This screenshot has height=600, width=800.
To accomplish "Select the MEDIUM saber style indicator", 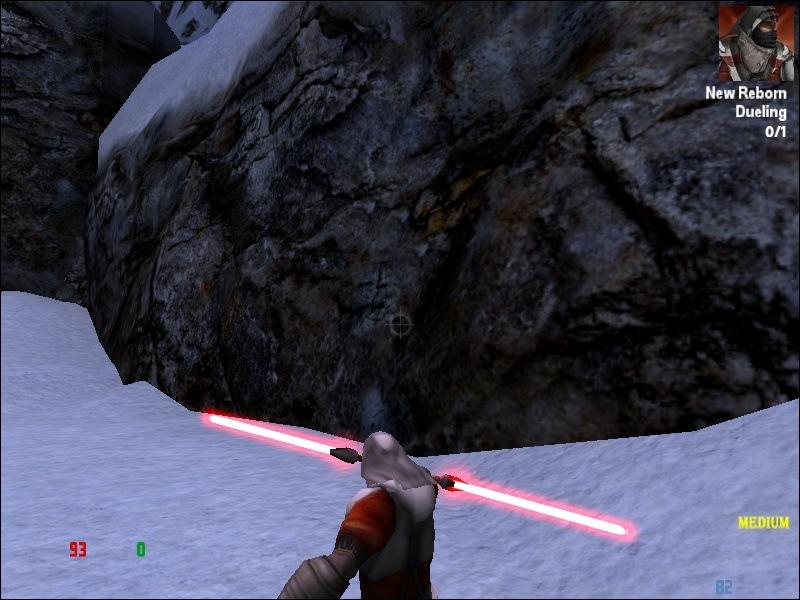I will tap(763, 523).
